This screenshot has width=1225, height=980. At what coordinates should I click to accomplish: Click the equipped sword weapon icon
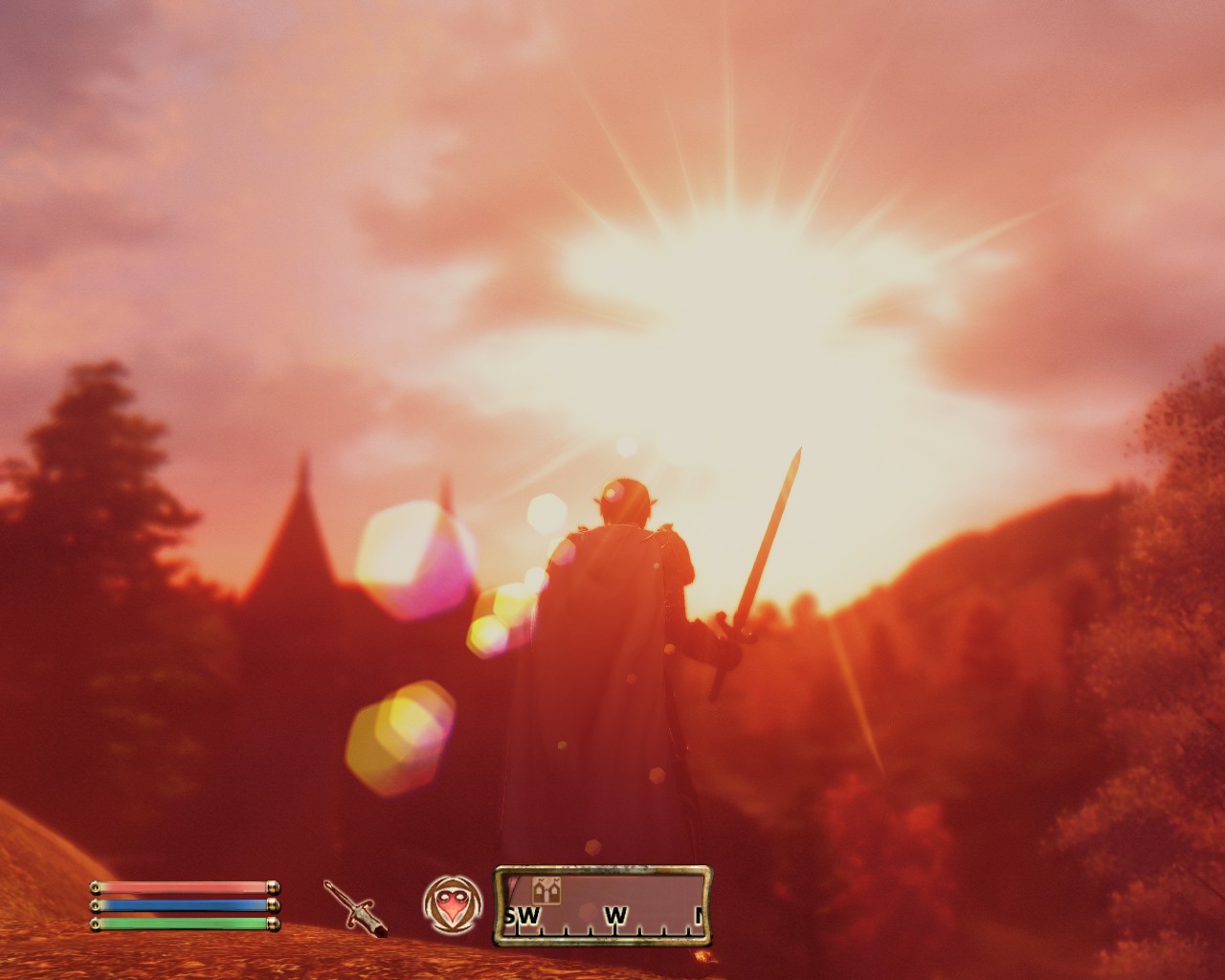[x=353, y=908]
